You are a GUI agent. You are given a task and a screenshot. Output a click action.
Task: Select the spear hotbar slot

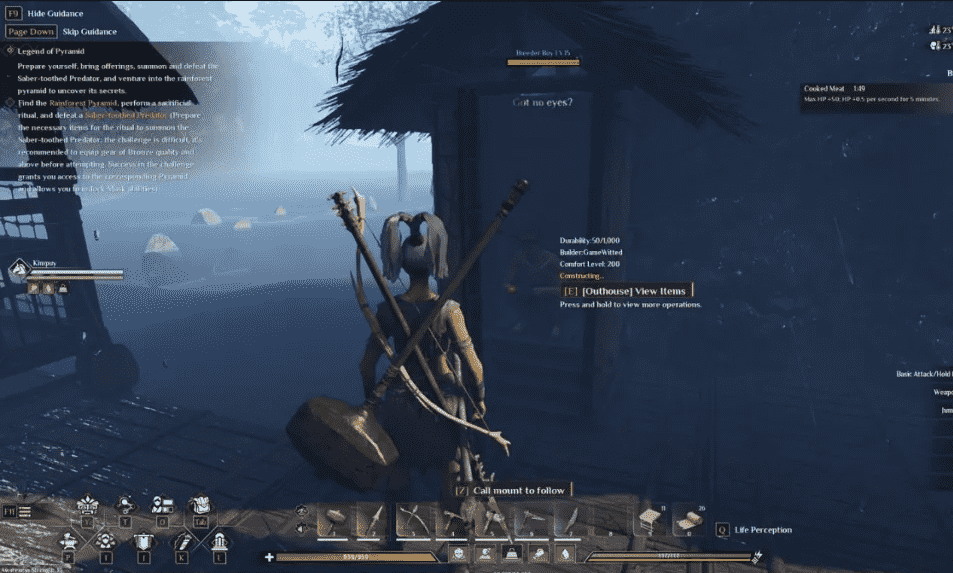click(x=372, y=521)
